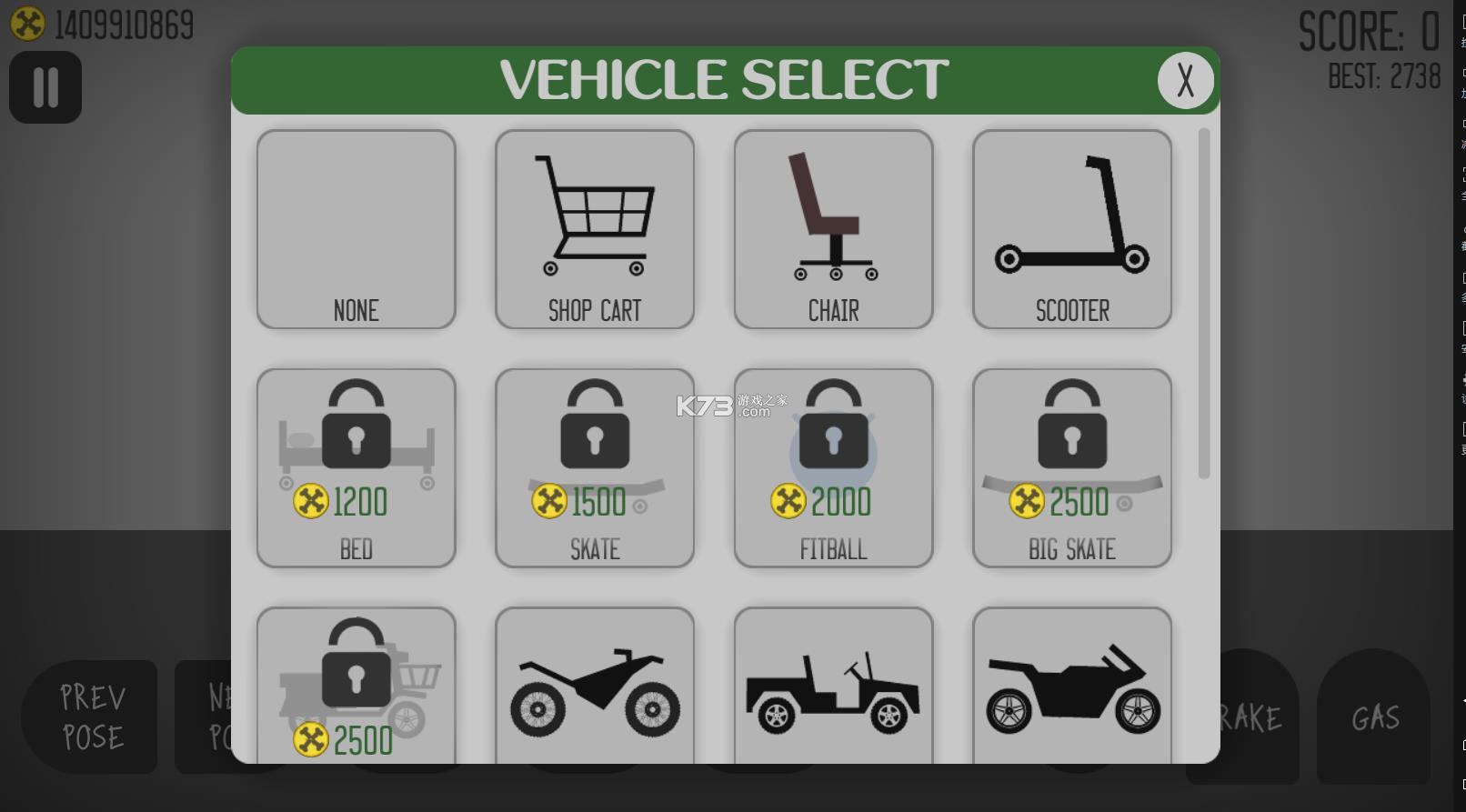This screenshot has height=812, width=1466.
Task: Unlock the Bed for 1200 coins
Action: coord(356,467)
